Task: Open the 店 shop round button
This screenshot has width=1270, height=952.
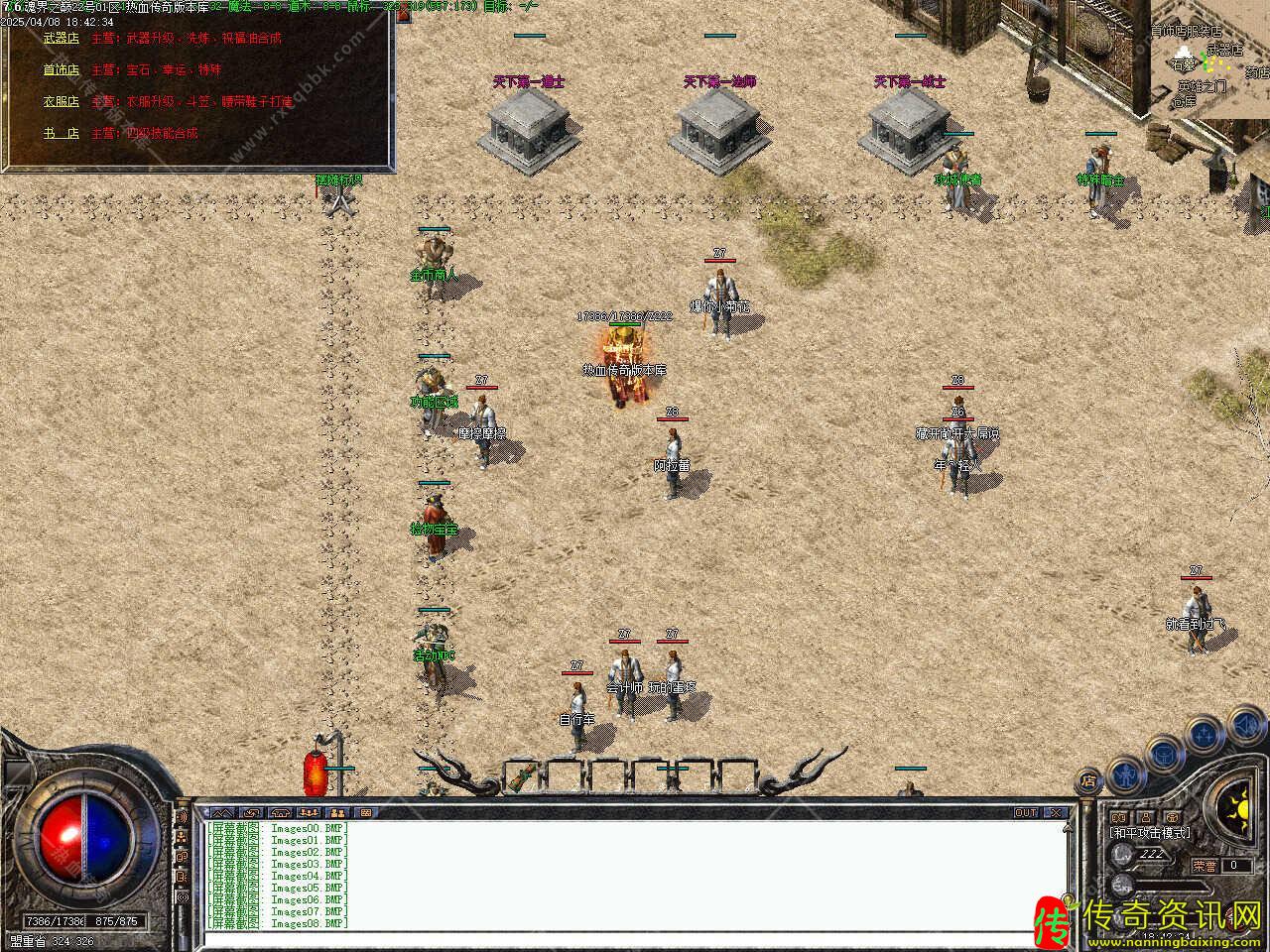Action: coord(1088,780)
